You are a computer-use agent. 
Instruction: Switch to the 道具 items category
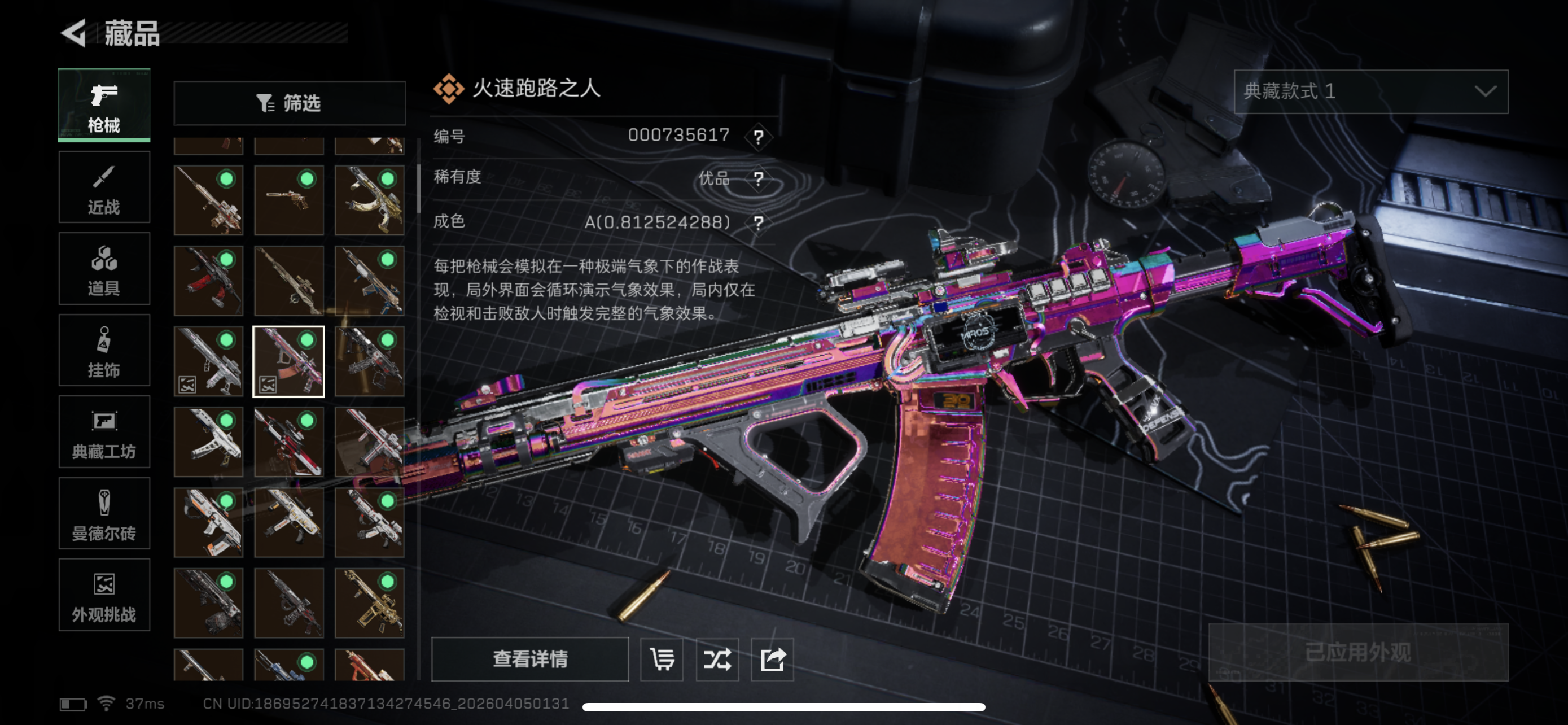[103, 268]
